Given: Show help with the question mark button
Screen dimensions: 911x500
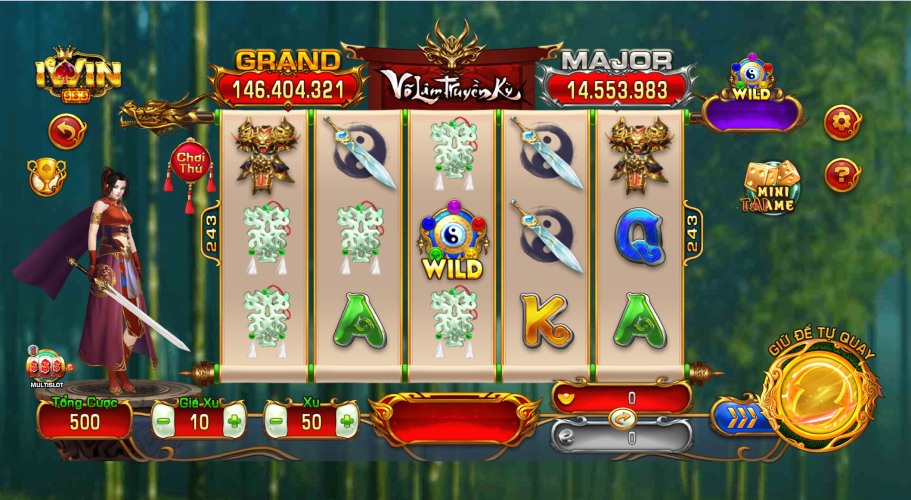Looking at the screenshot, I should [842, 176].
